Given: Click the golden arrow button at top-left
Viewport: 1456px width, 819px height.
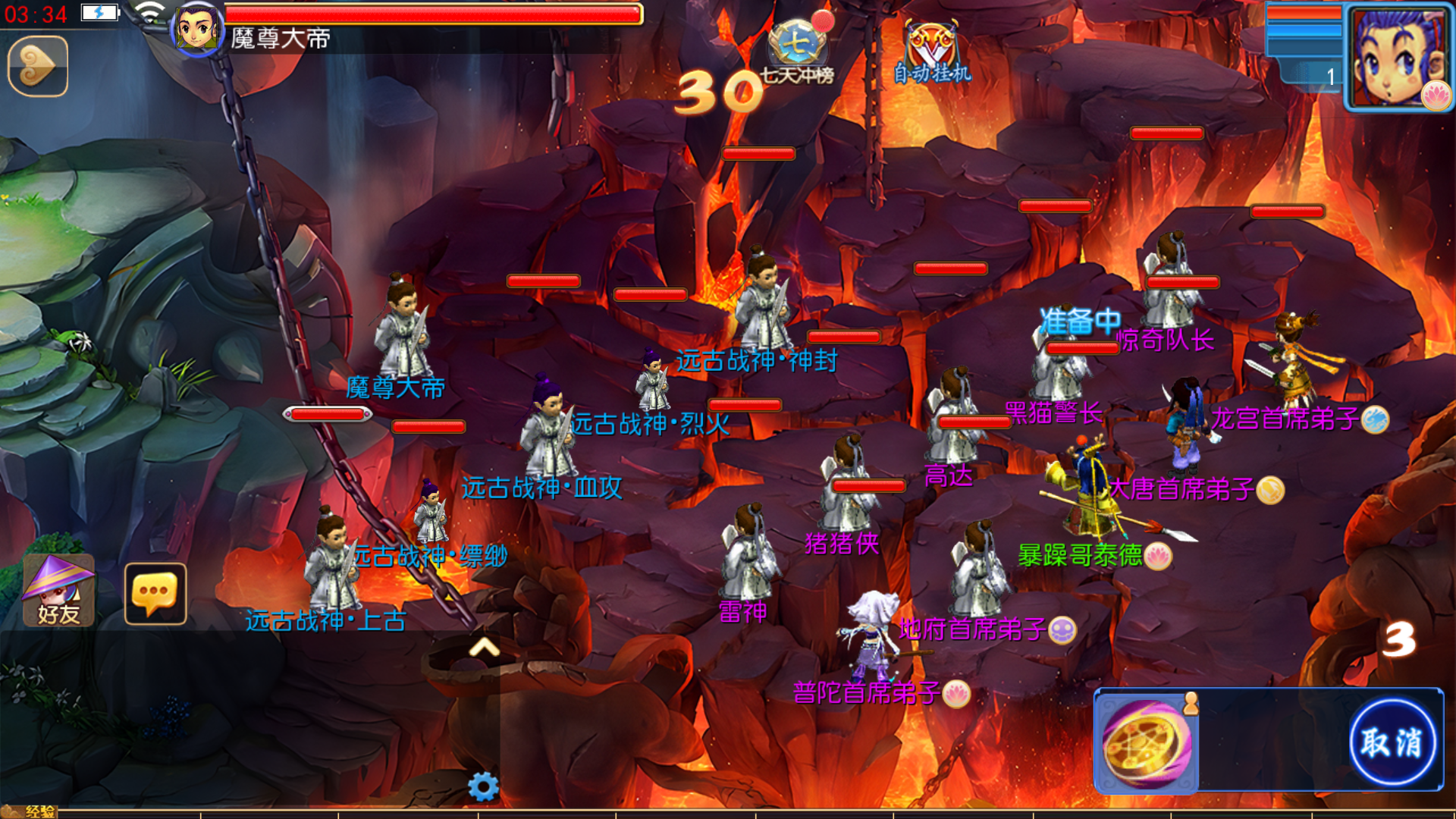Looking at the screenshot, I should tap(38, 67).
